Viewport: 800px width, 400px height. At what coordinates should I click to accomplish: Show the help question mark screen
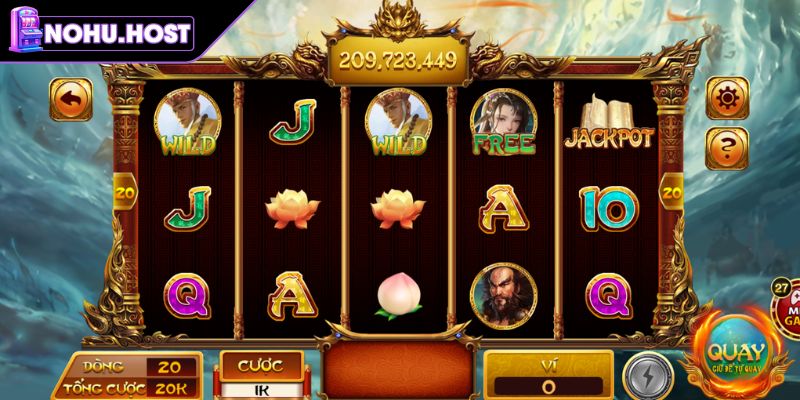(727, 148)
